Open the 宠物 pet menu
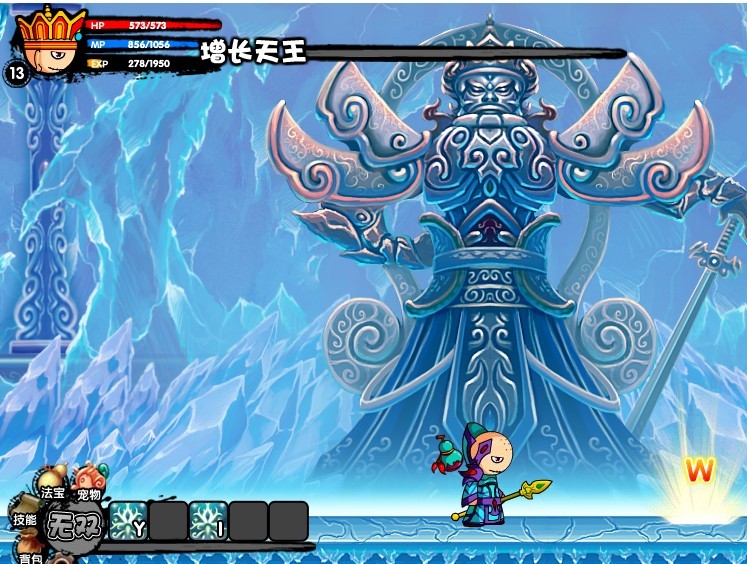This screenshot has height=564, width=747. tap(89, 486)
